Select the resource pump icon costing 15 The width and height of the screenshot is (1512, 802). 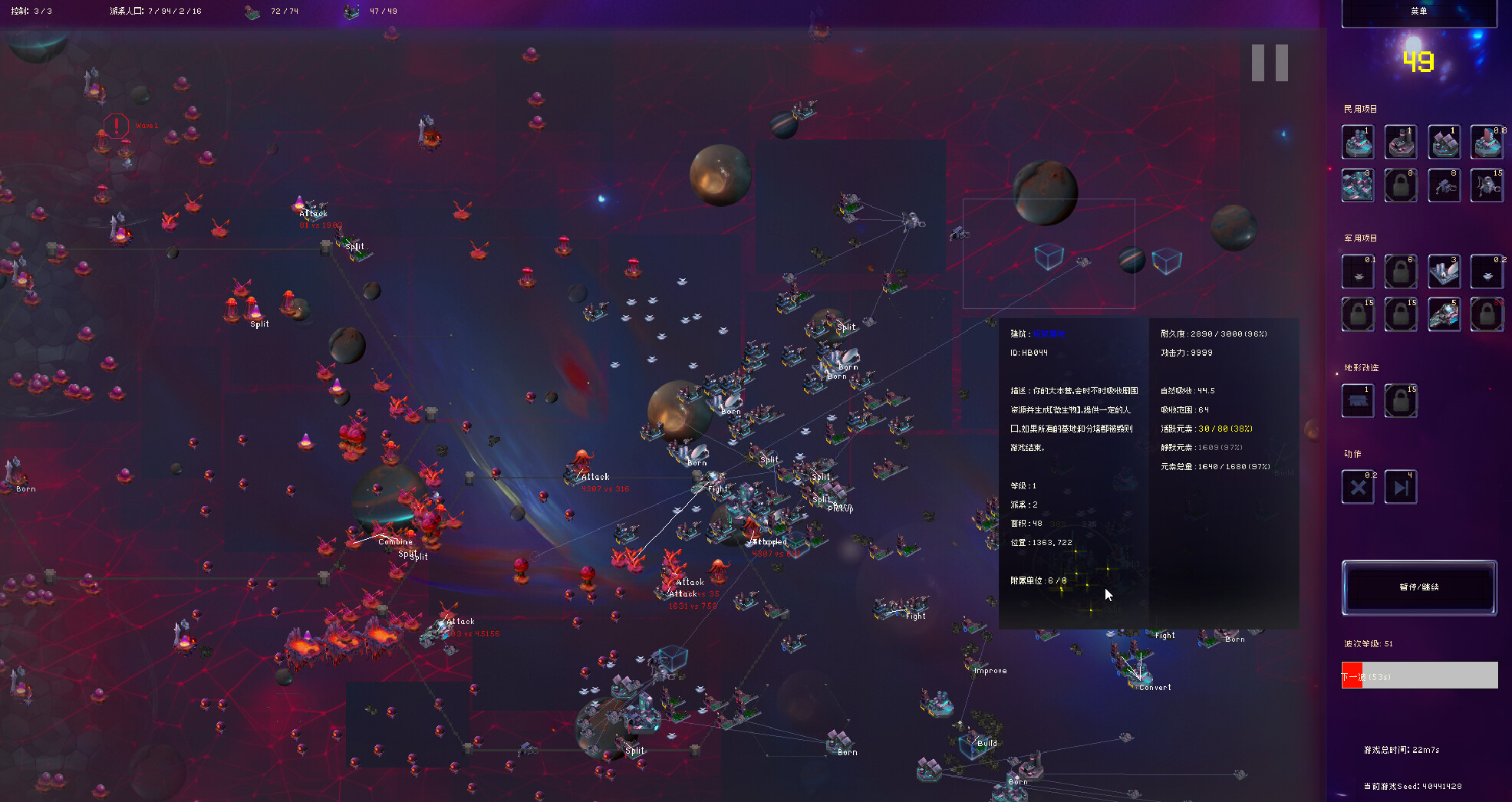click(1487, 186)
